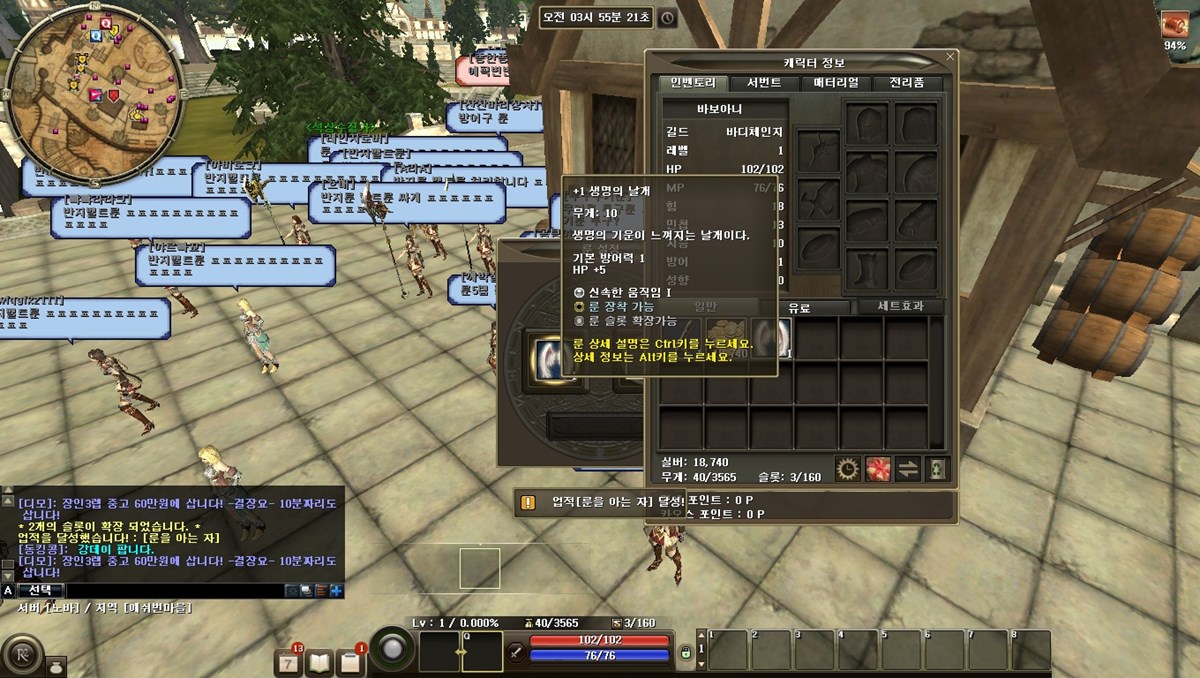This screenshot has height=678, width=1200.
Task: Switch to the 유료 inventory tab
Action: pos(799,307)
